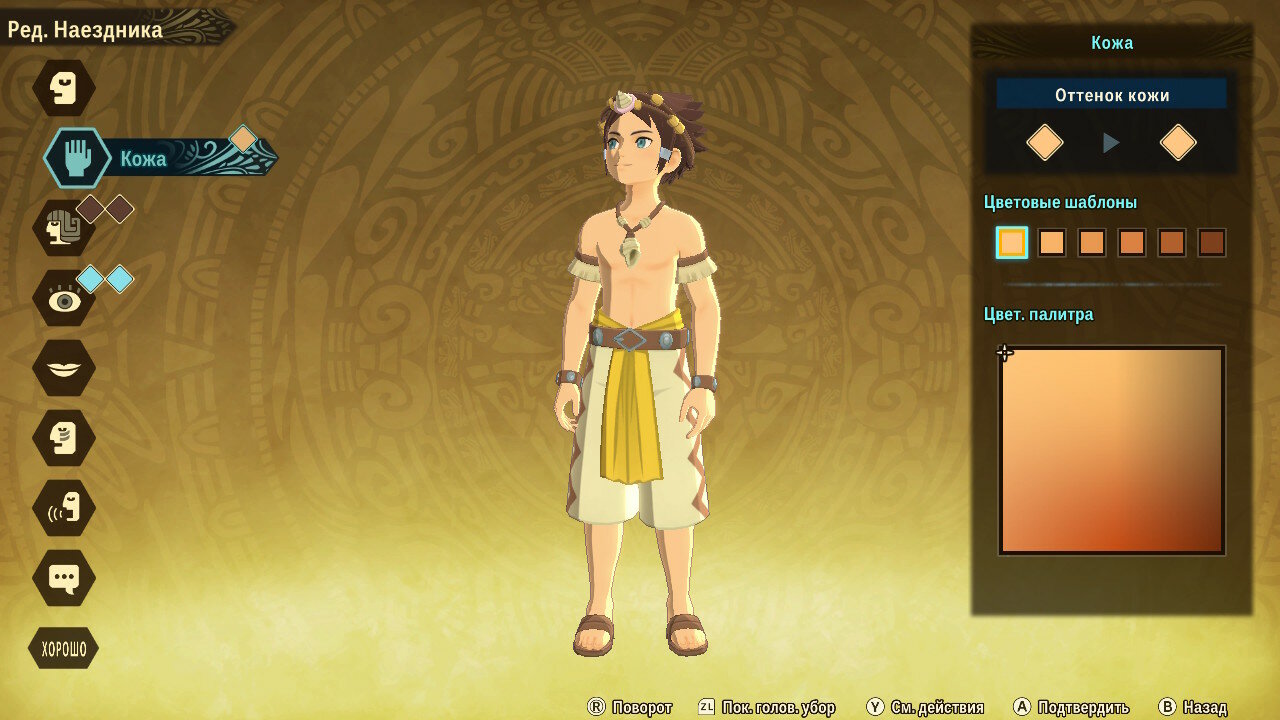Pick the lightest skin tone template
1280x720 pixels.
point(1012,242)
